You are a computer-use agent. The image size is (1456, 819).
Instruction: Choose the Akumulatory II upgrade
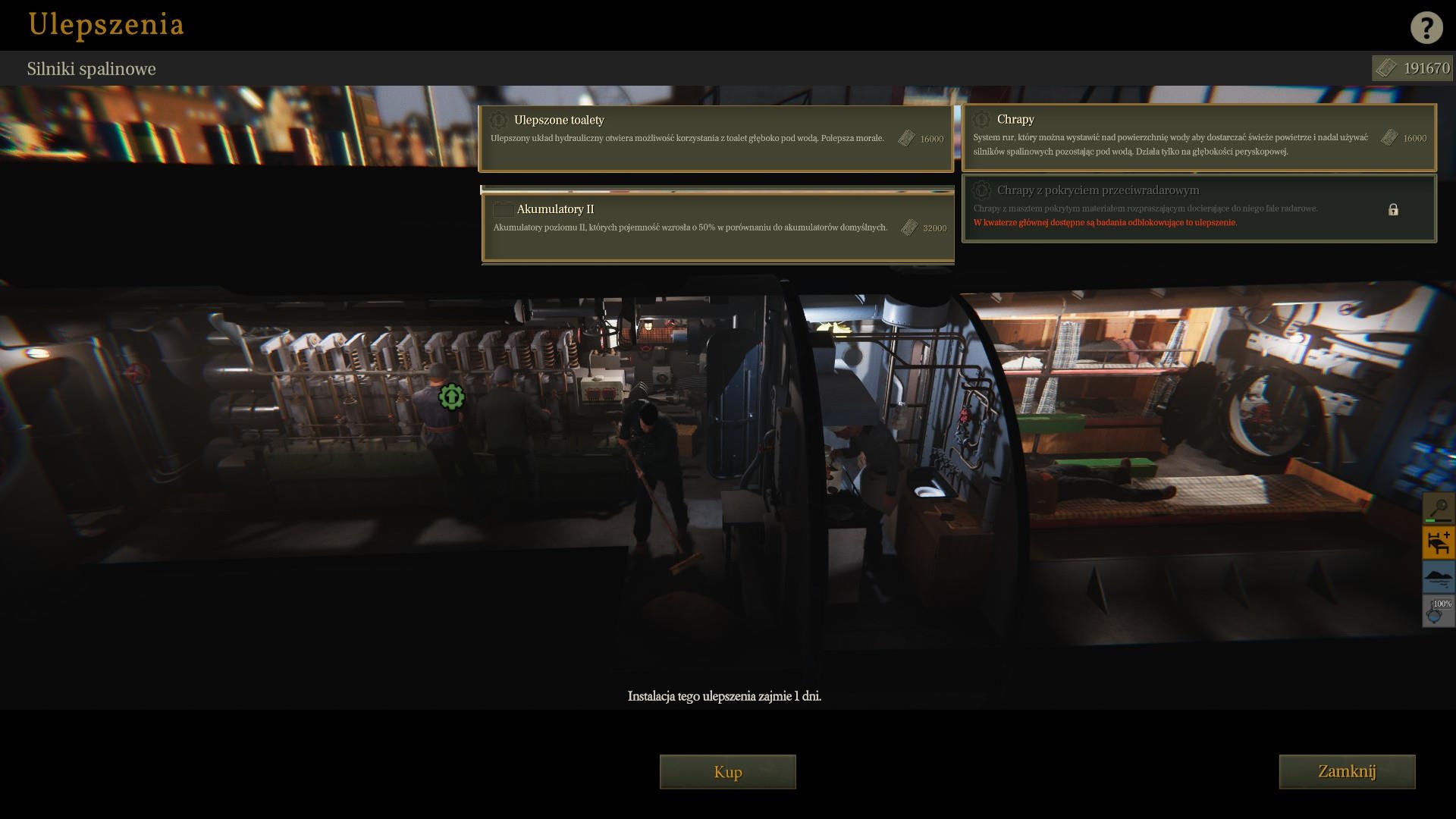[x=718, y=227]
